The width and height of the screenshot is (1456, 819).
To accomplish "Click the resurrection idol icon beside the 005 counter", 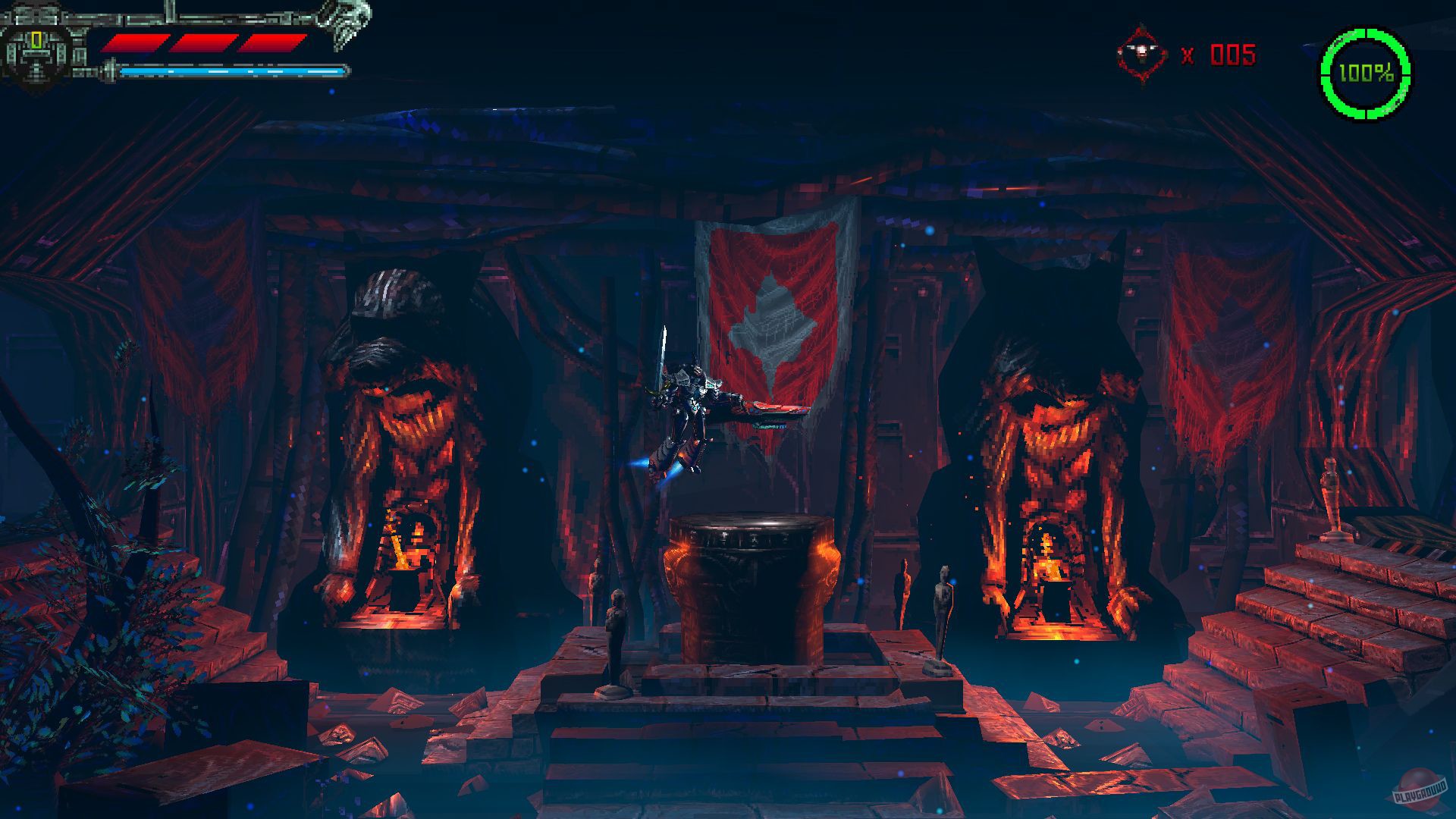I will [x=1141, y=53].
